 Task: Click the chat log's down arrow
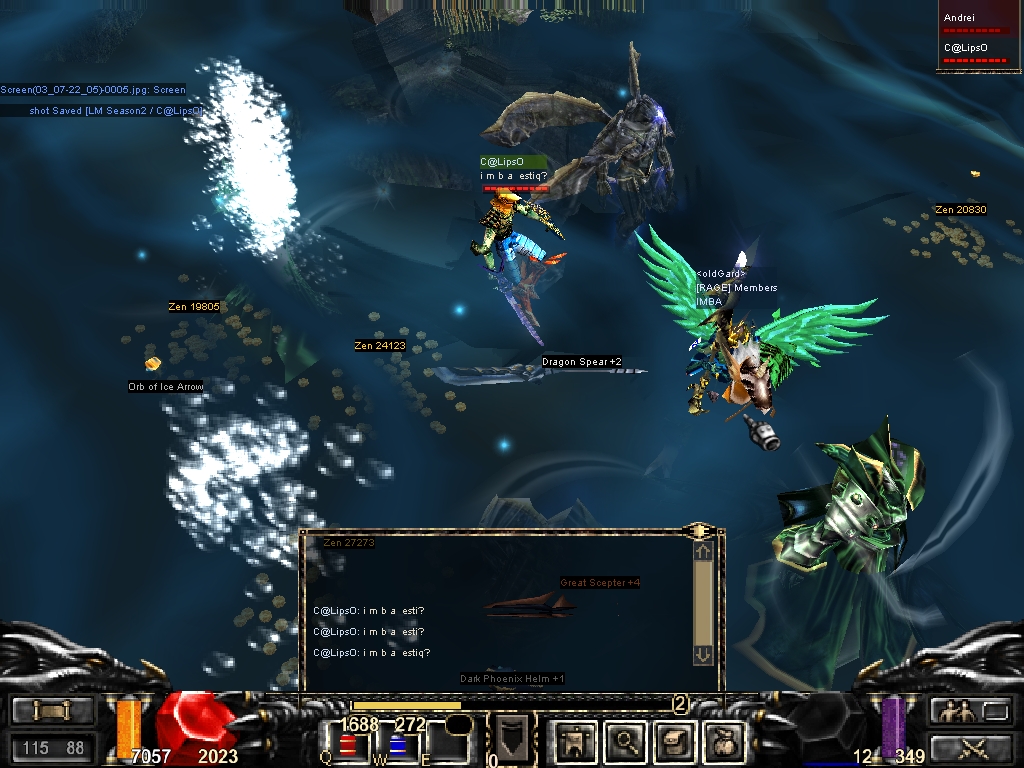pyautogui.click(x=703, y=654)
